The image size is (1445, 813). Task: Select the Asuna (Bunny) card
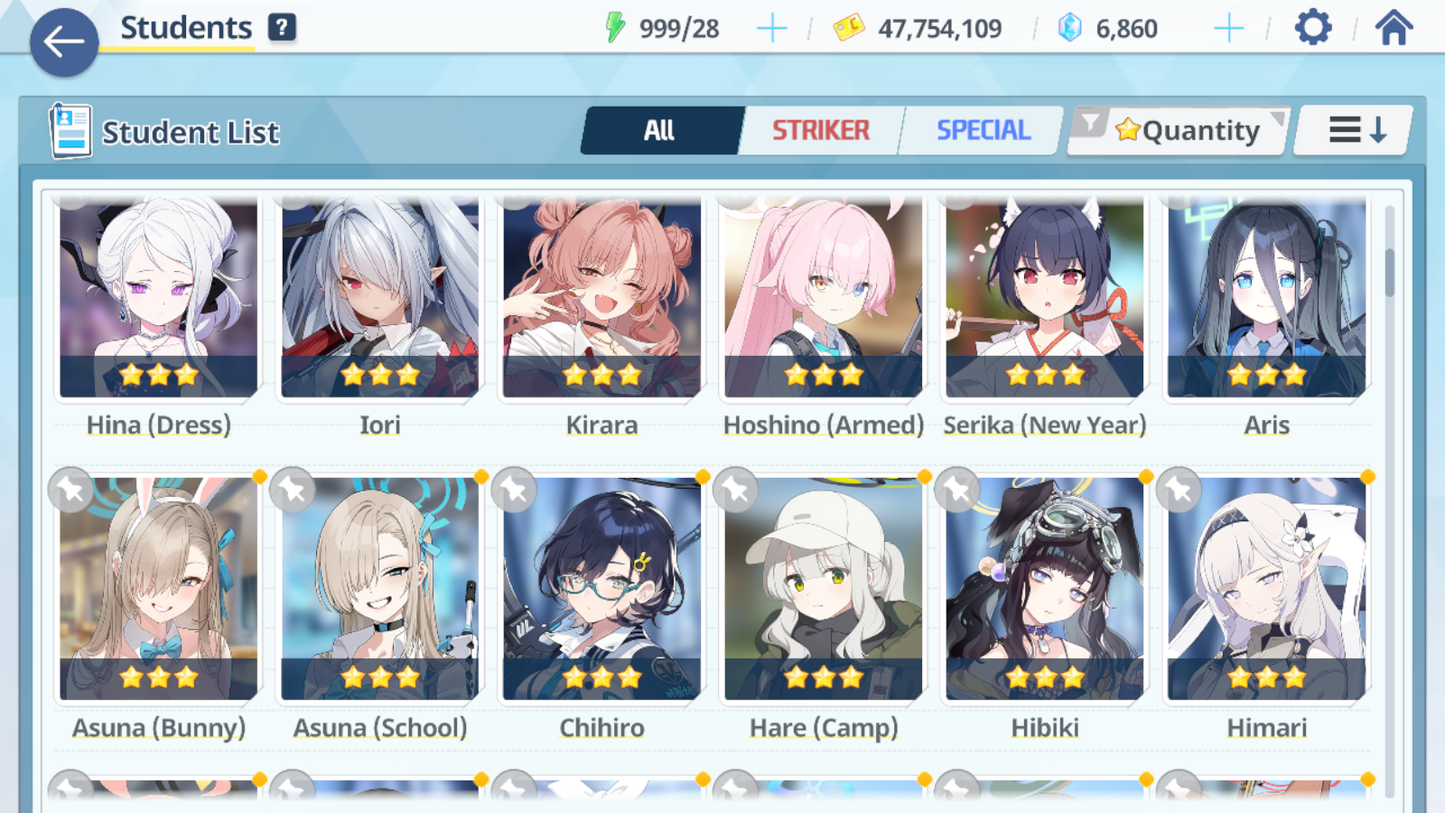tap(158, 590)
